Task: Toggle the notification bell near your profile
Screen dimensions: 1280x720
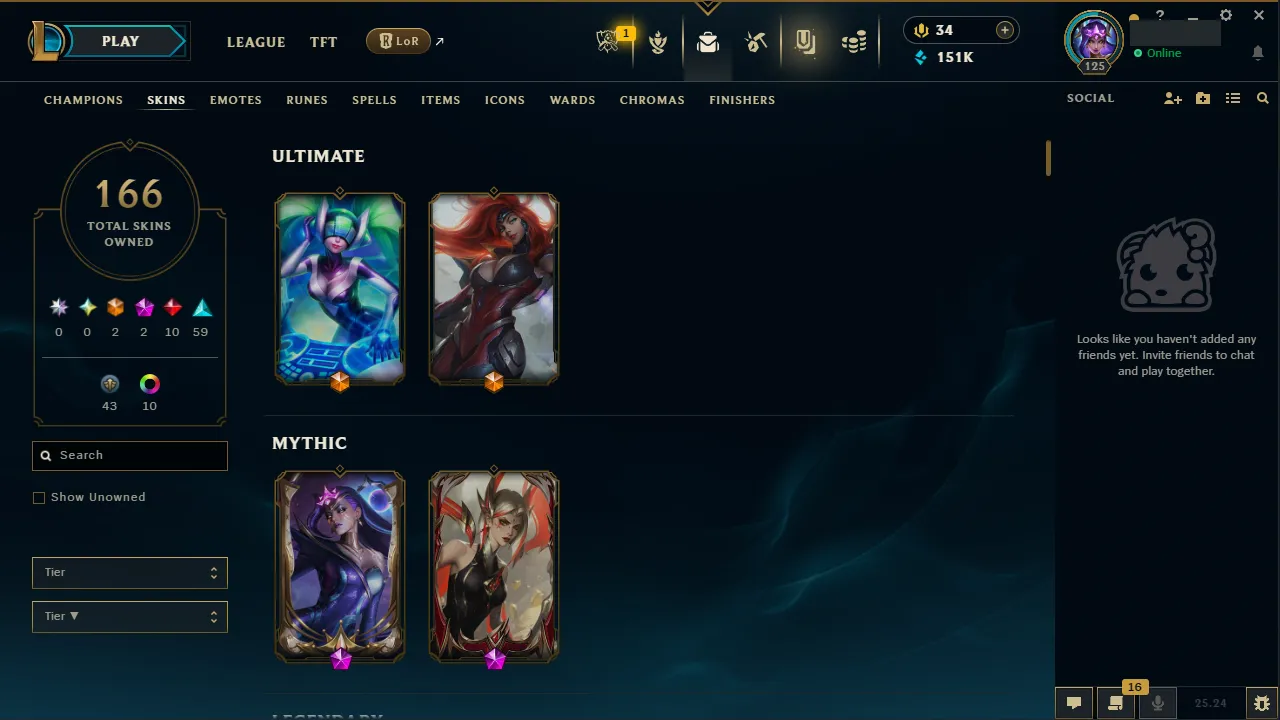Action: click(x=1258, y=53)
